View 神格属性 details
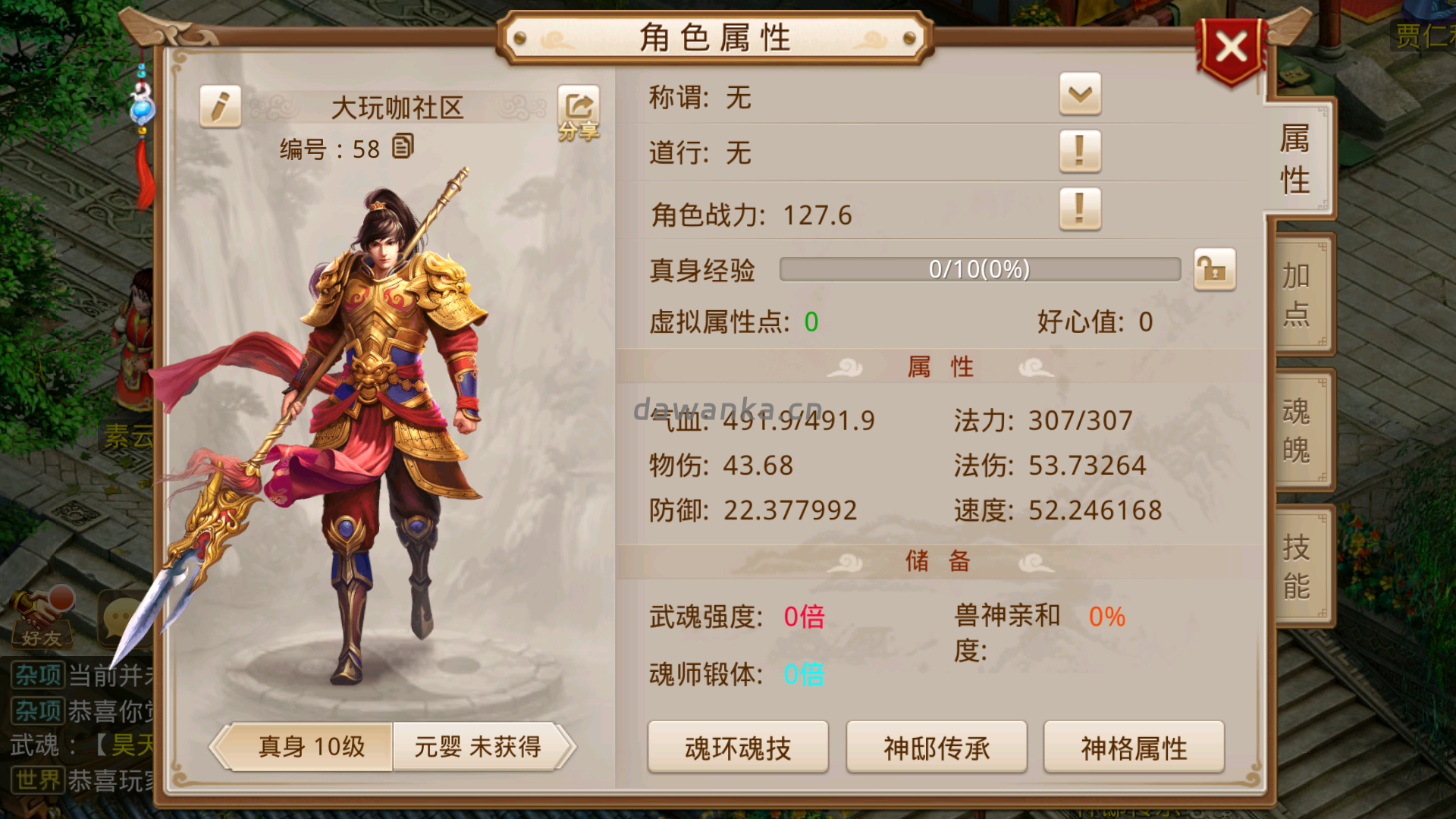 [x=1134, y=747]
